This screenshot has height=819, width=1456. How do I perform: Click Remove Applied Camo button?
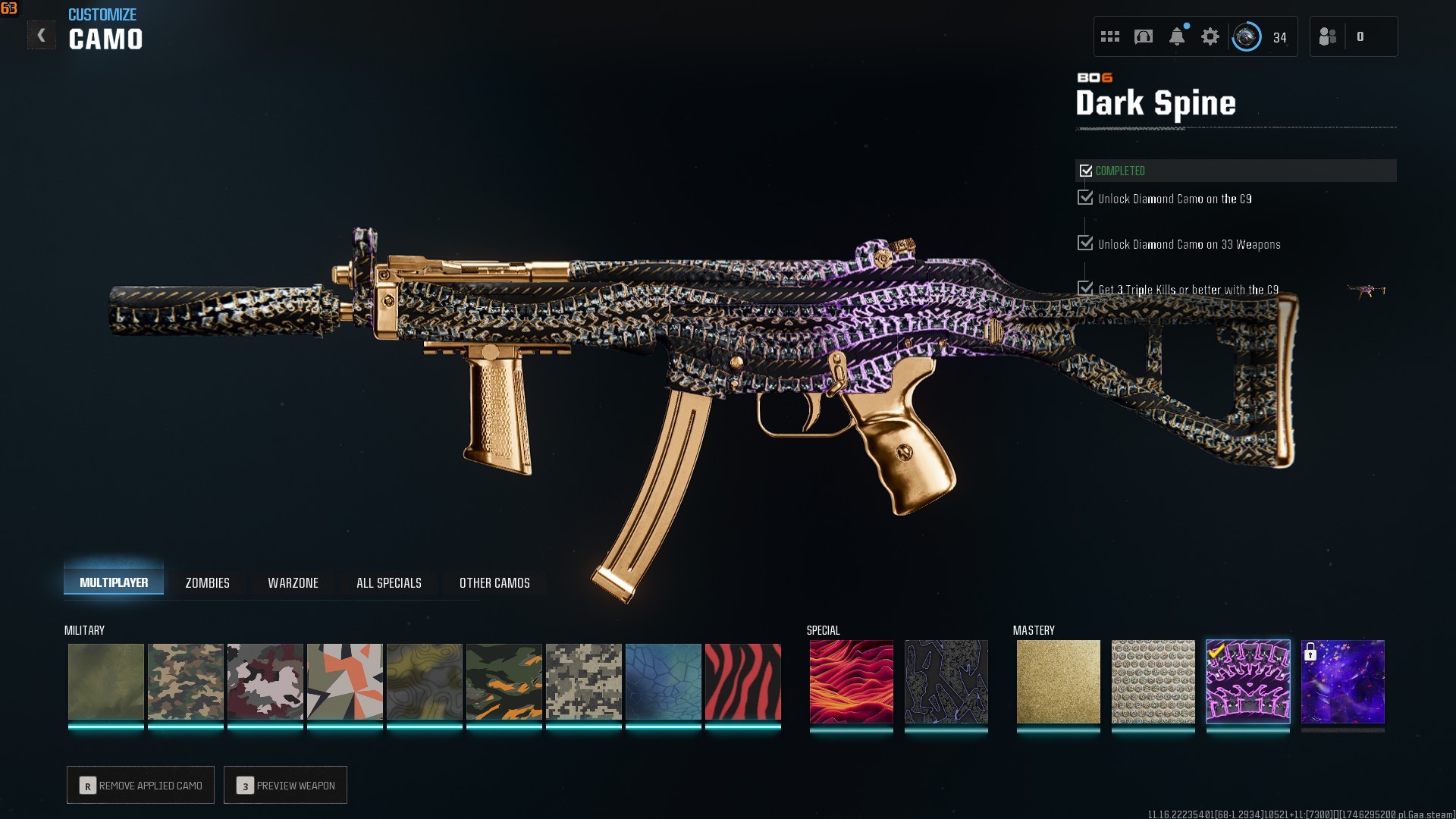[x=141, y=785]
